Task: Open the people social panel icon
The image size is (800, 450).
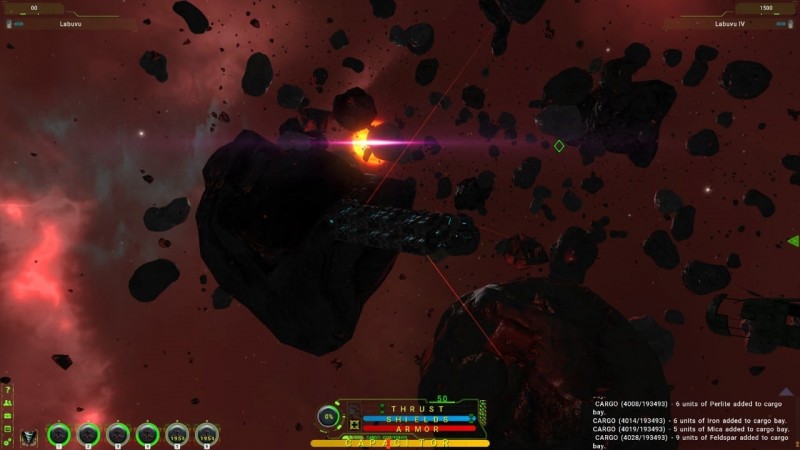Action: [x=7, y=403]
